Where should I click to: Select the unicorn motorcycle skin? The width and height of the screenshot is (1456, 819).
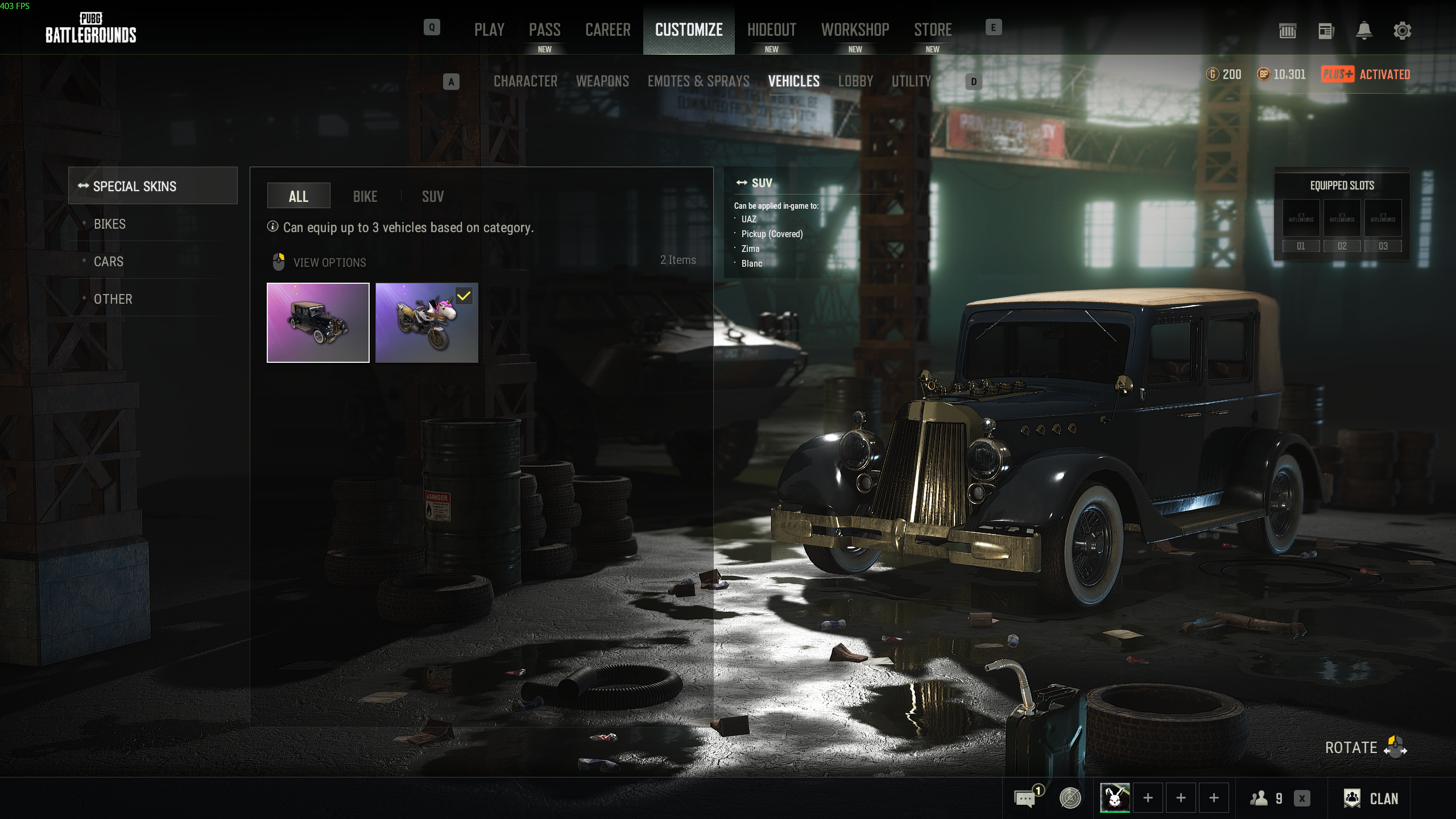point(427,322)
